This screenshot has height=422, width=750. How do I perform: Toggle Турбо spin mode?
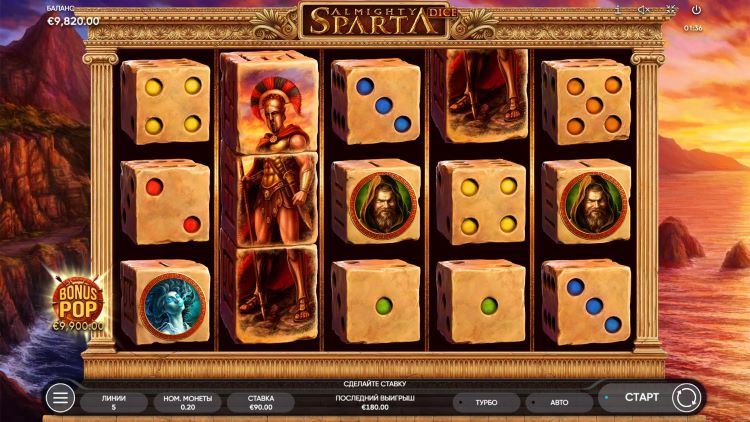click(486, 402)
